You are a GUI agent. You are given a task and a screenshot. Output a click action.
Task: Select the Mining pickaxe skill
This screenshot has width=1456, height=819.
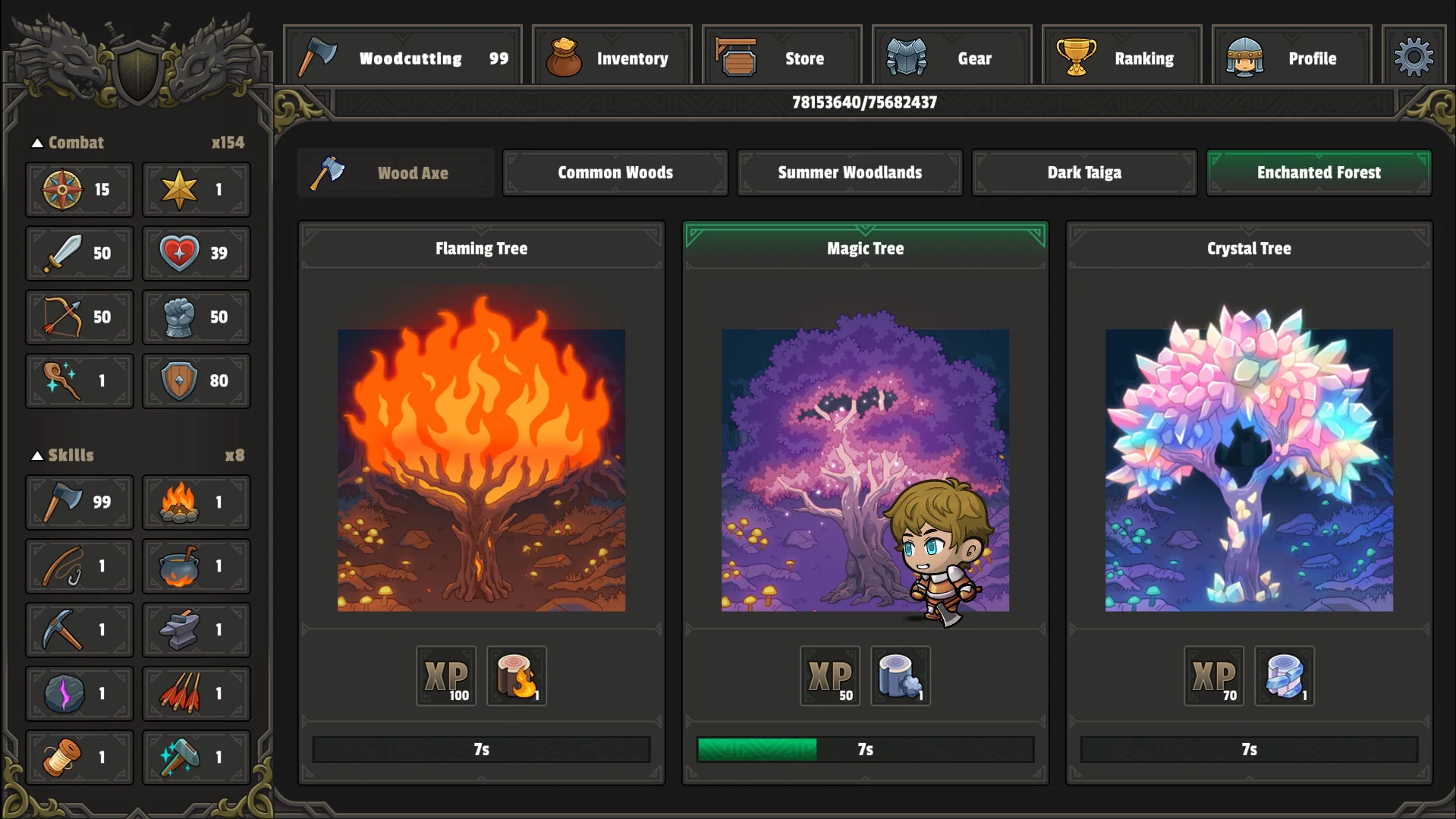tap(79, 630)
